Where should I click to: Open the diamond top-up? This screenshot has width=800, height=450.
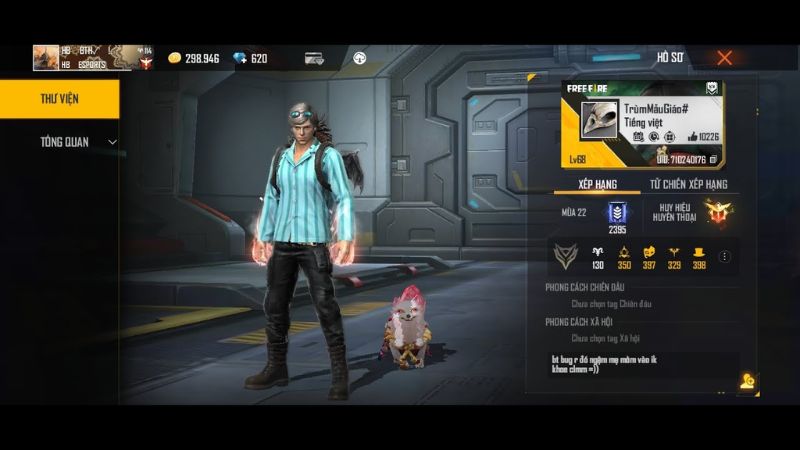250,58
